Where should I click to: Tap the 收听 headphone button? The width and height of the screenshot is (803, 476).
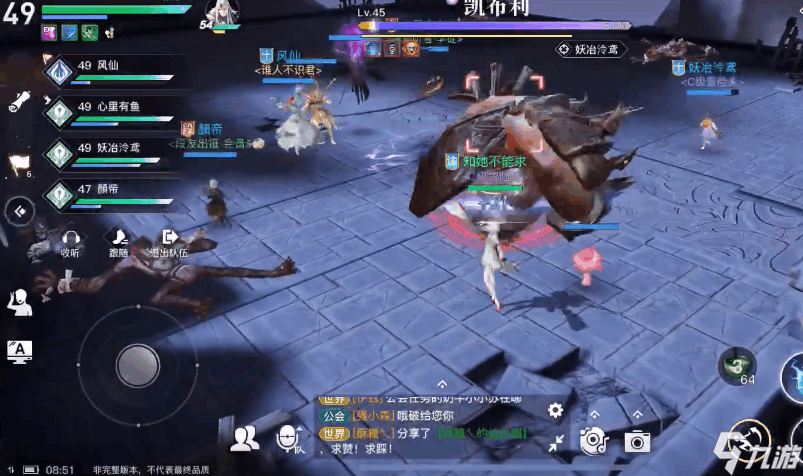click(x=70, y=243)
